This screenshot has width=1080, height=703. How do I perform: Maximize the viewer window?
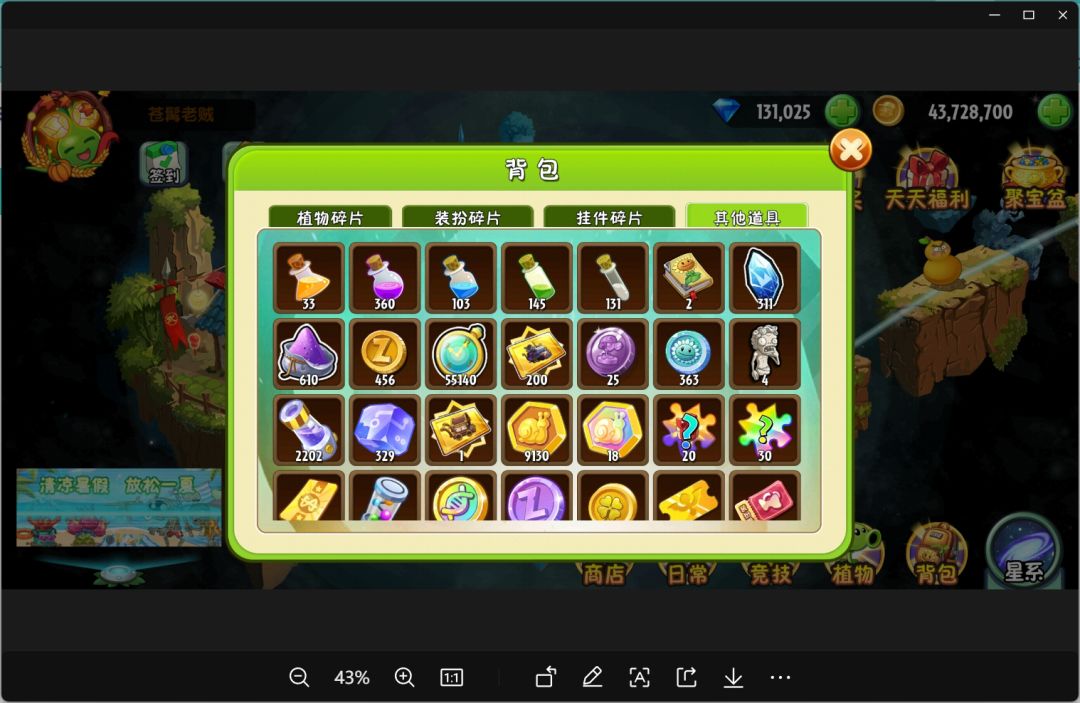tap(1028, 15)
